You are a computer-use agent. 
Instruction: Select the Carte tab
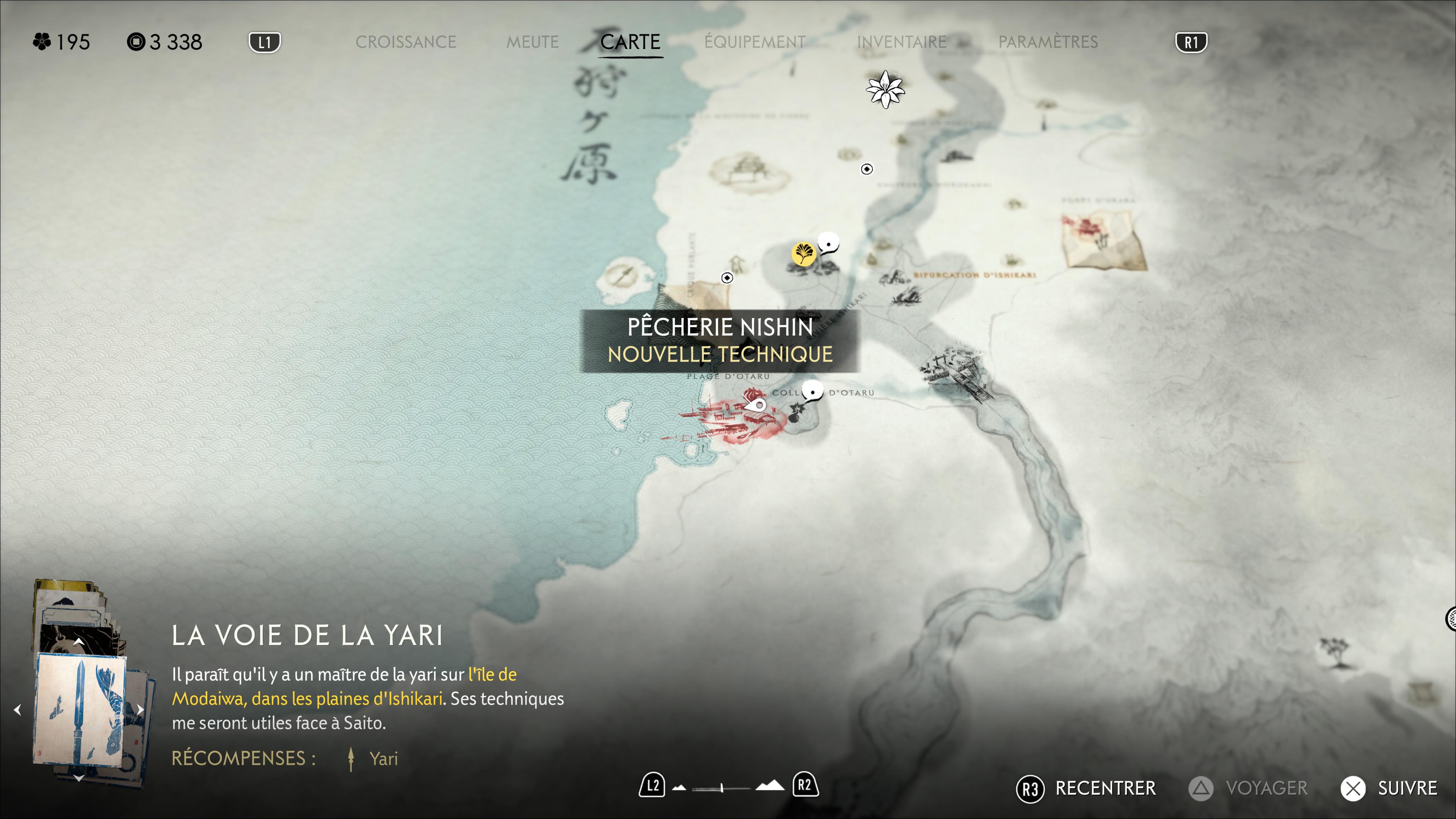click(630, 42)
